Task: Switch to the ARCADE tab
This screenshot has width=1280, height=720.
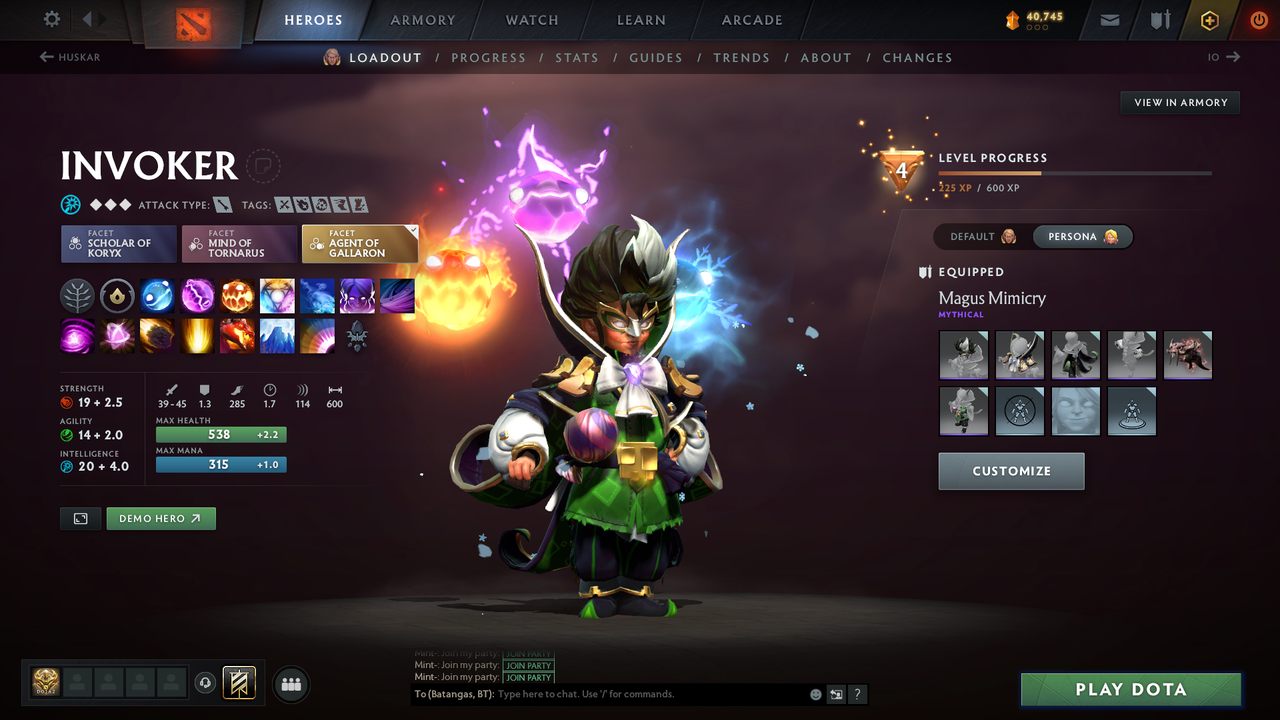Action: pos(751,20)
